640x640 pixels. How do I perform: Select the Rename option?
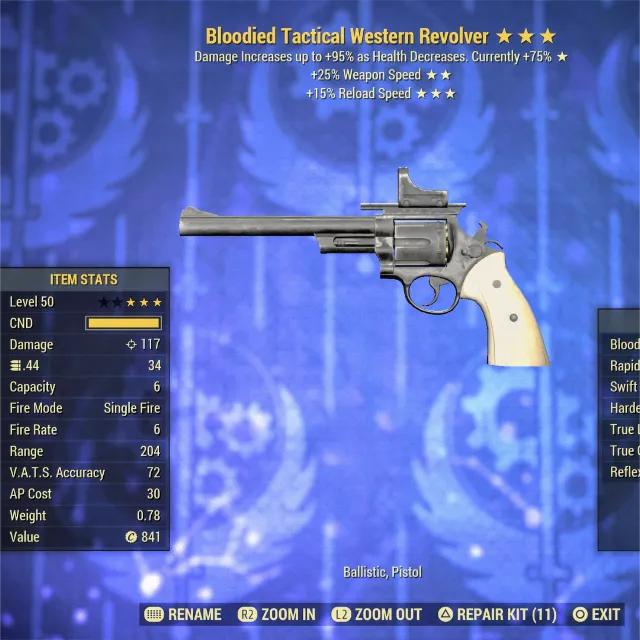click(x=183, y=615)
